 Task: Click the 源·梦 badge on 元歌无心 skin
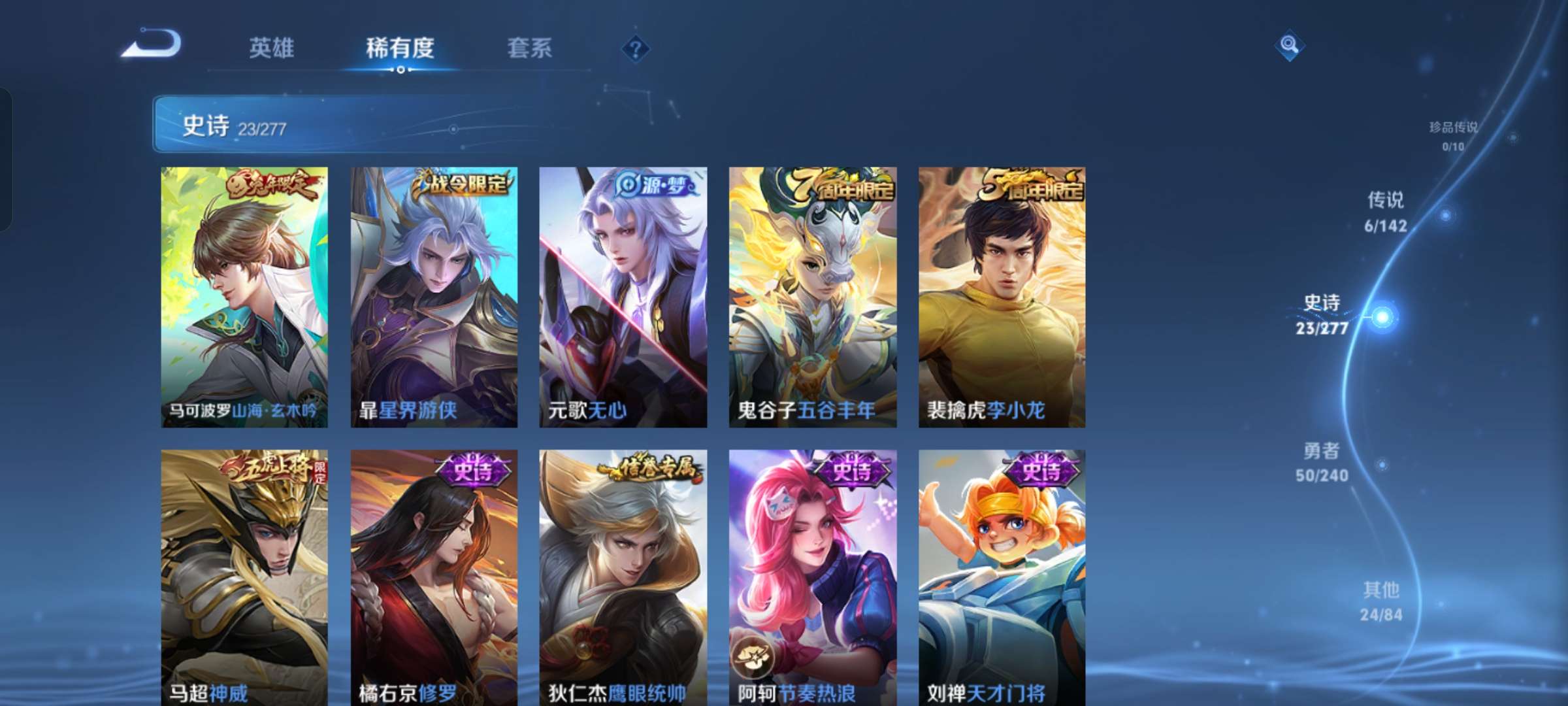pos(653,184)
